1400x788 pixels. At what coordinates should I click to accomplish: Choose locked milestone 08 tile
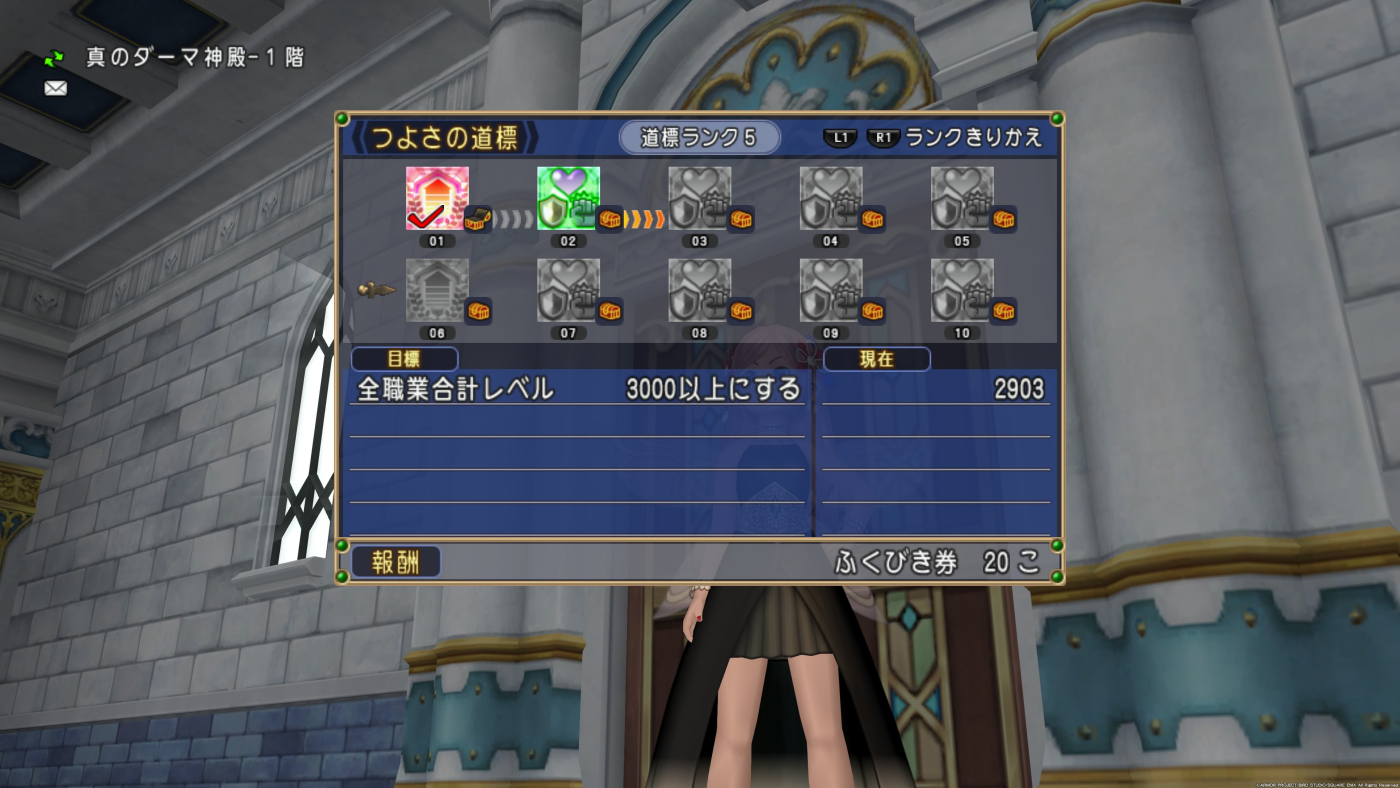[699, 290]
